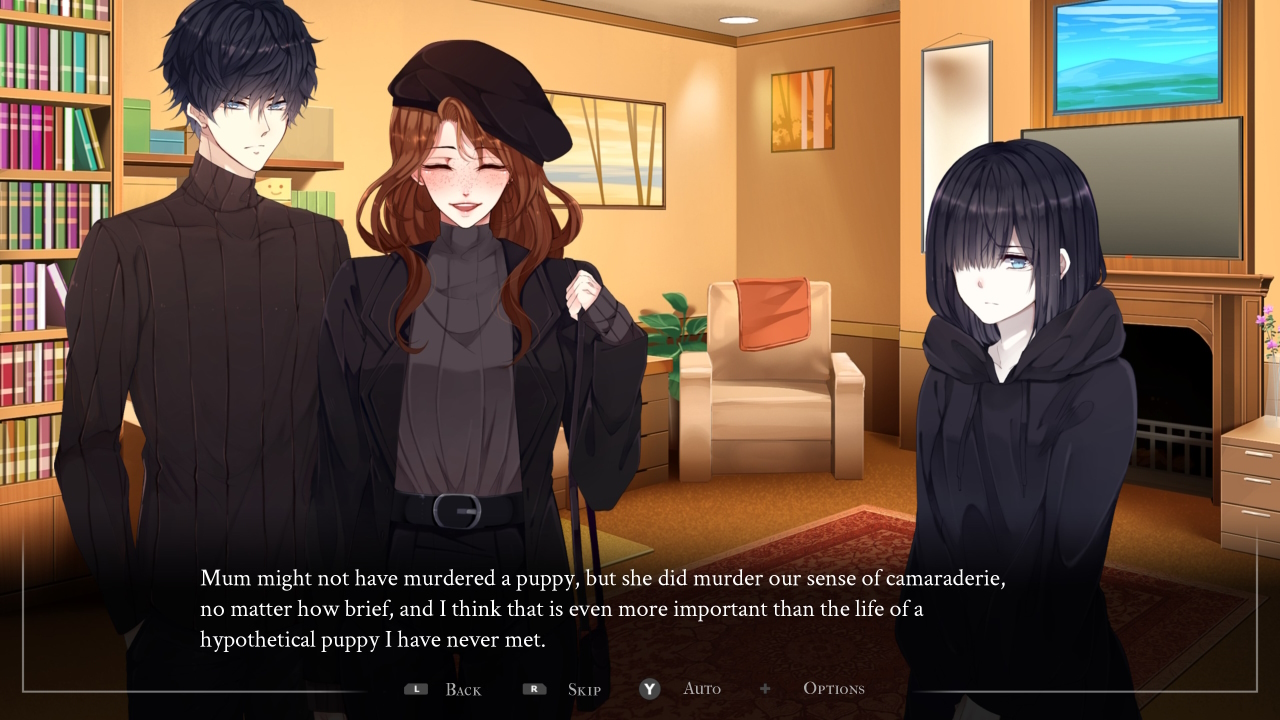The width and height of the screenshot is (1280, 720).
Task: Click the Skip label text
Action: [583, 689]
